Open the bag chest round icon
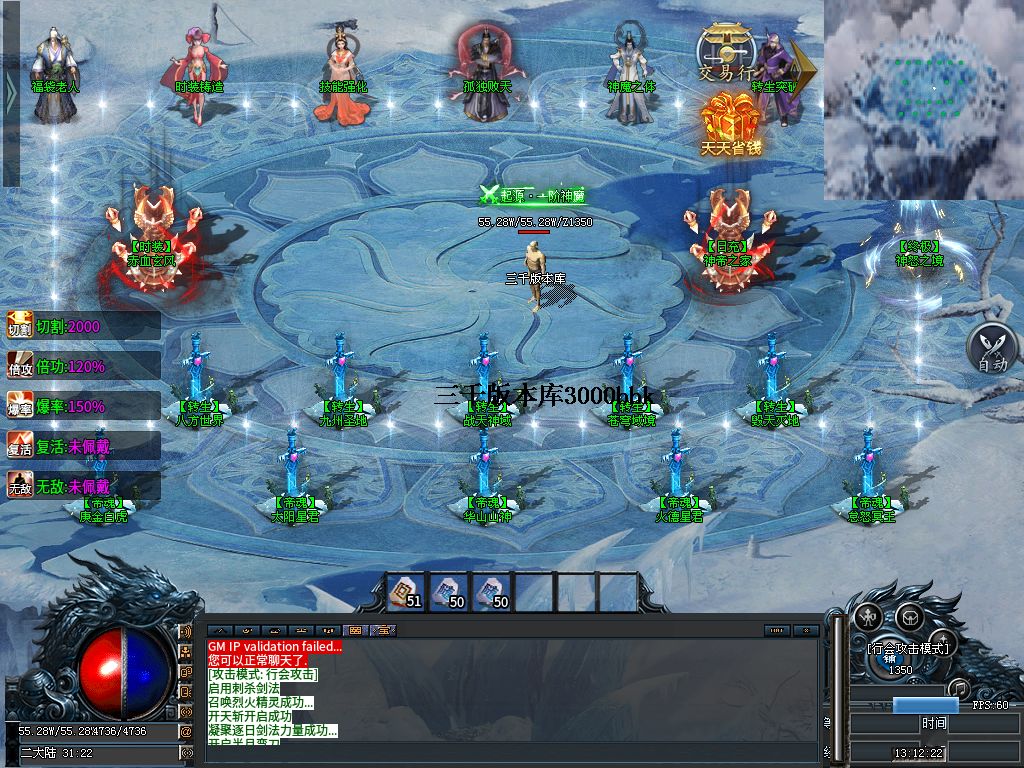This screenshot has width=1024, height=768. [x=908, y=616]
